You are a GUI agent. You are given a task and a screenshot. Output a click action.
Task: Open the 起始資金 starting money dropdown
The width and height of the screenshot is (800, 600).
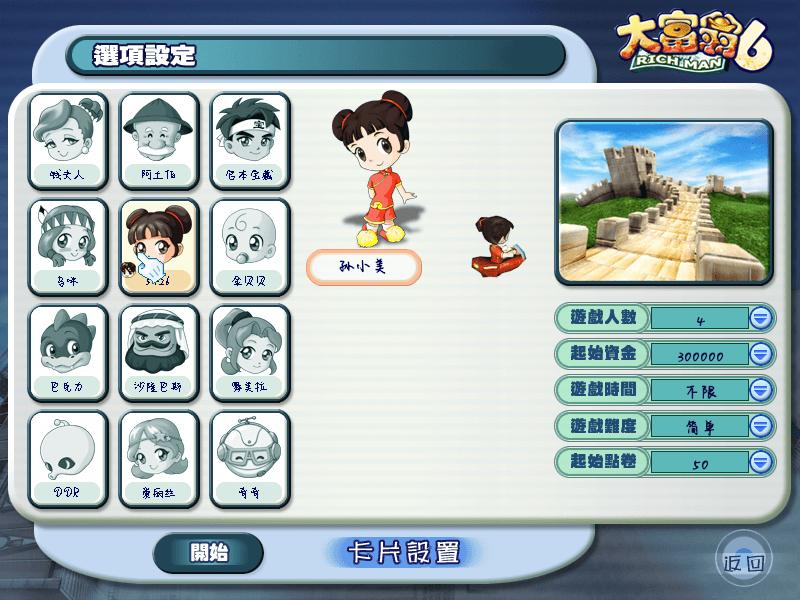[761, 354]
